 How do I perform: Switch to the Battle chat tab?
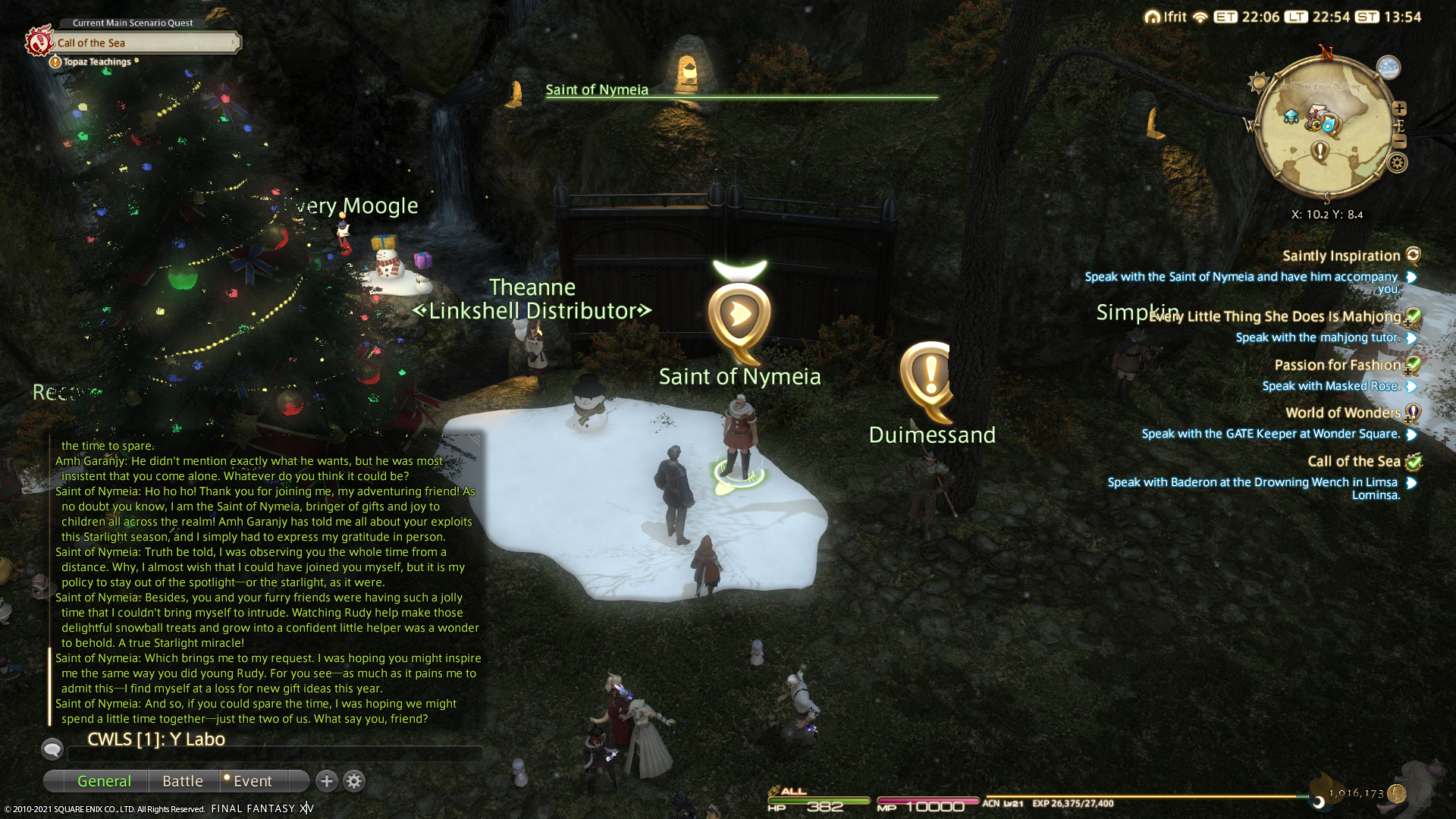pos(183,781)
